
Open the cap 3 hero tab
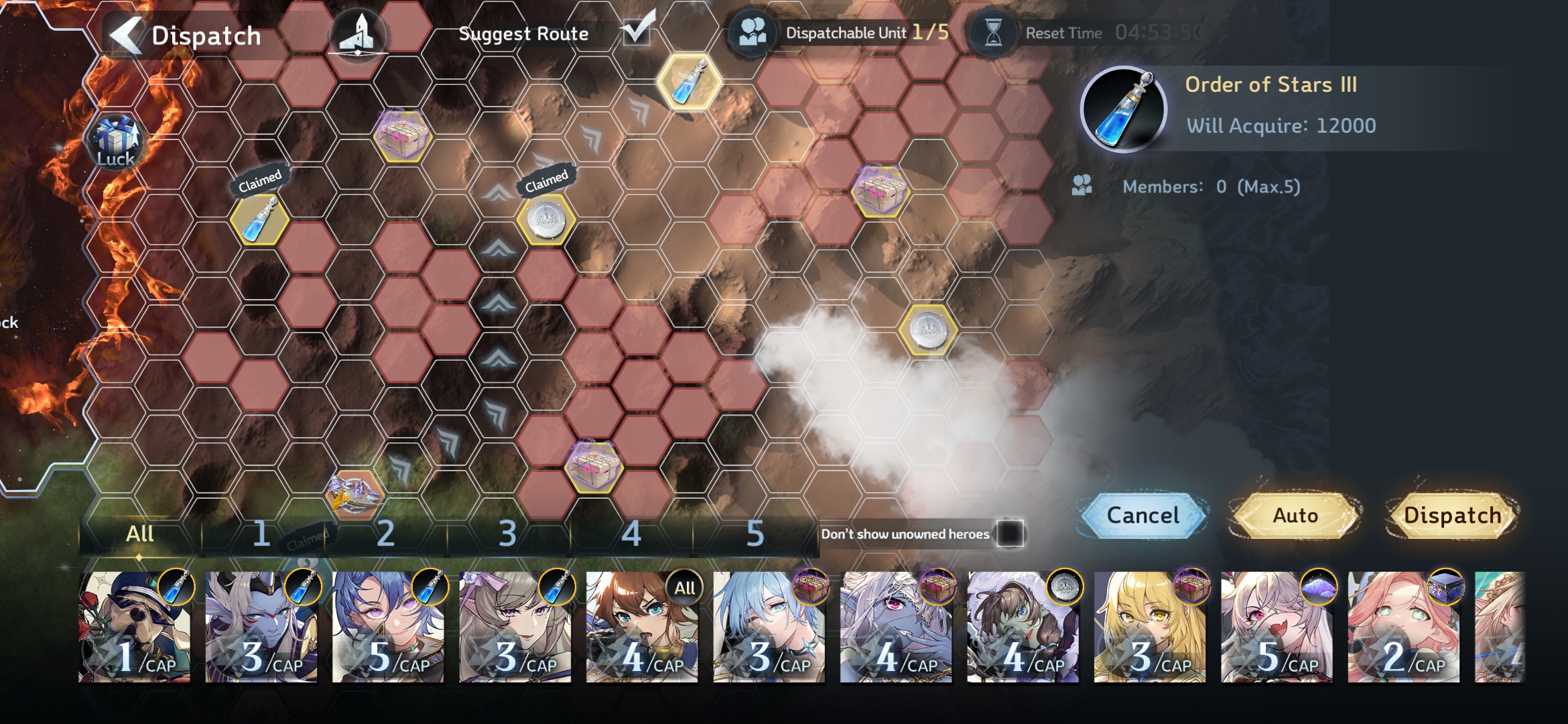[x=508, y=534]
